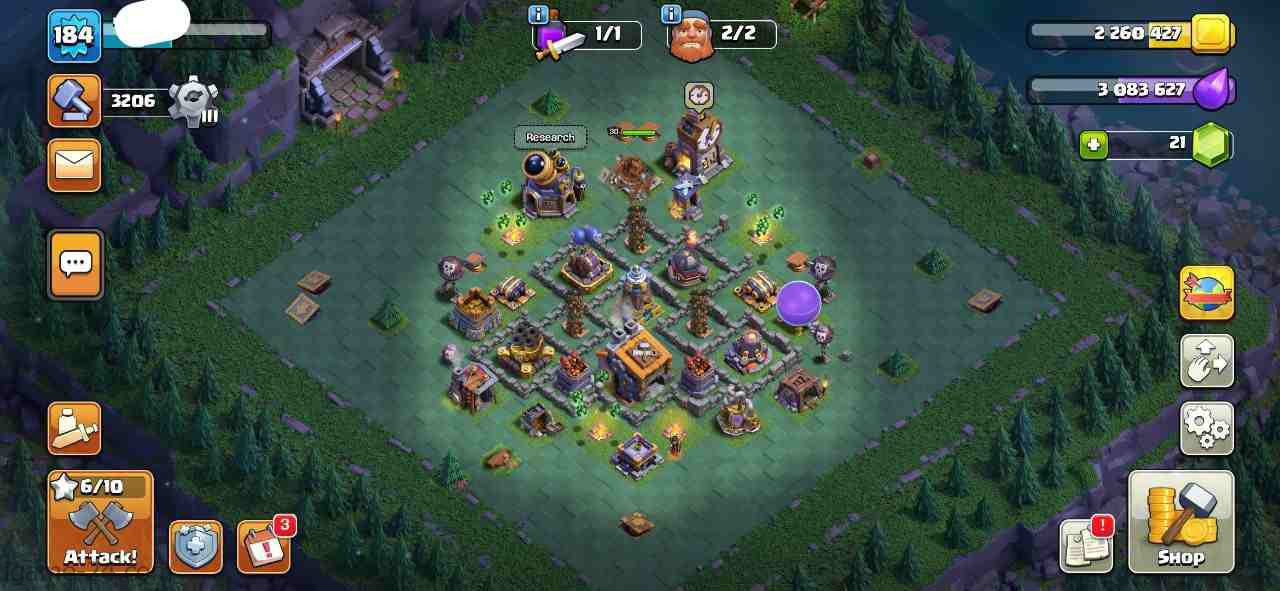Open the chat speech bubble panel
1280x591 pixels.
coord(76,264)
